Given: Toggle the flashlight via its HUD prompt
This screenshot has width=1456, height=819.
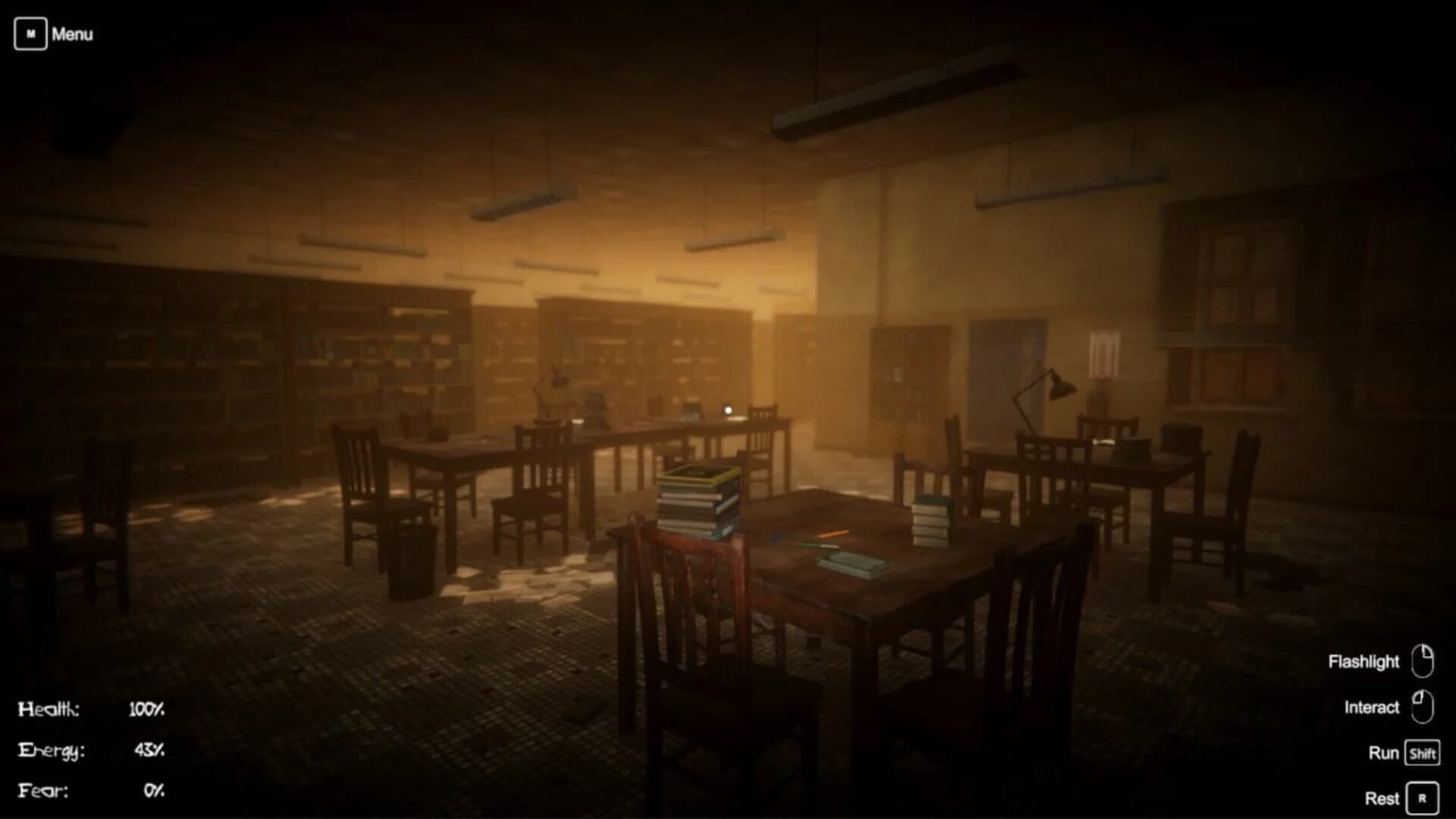Looking at the screenshot, I should point(1424,661).
